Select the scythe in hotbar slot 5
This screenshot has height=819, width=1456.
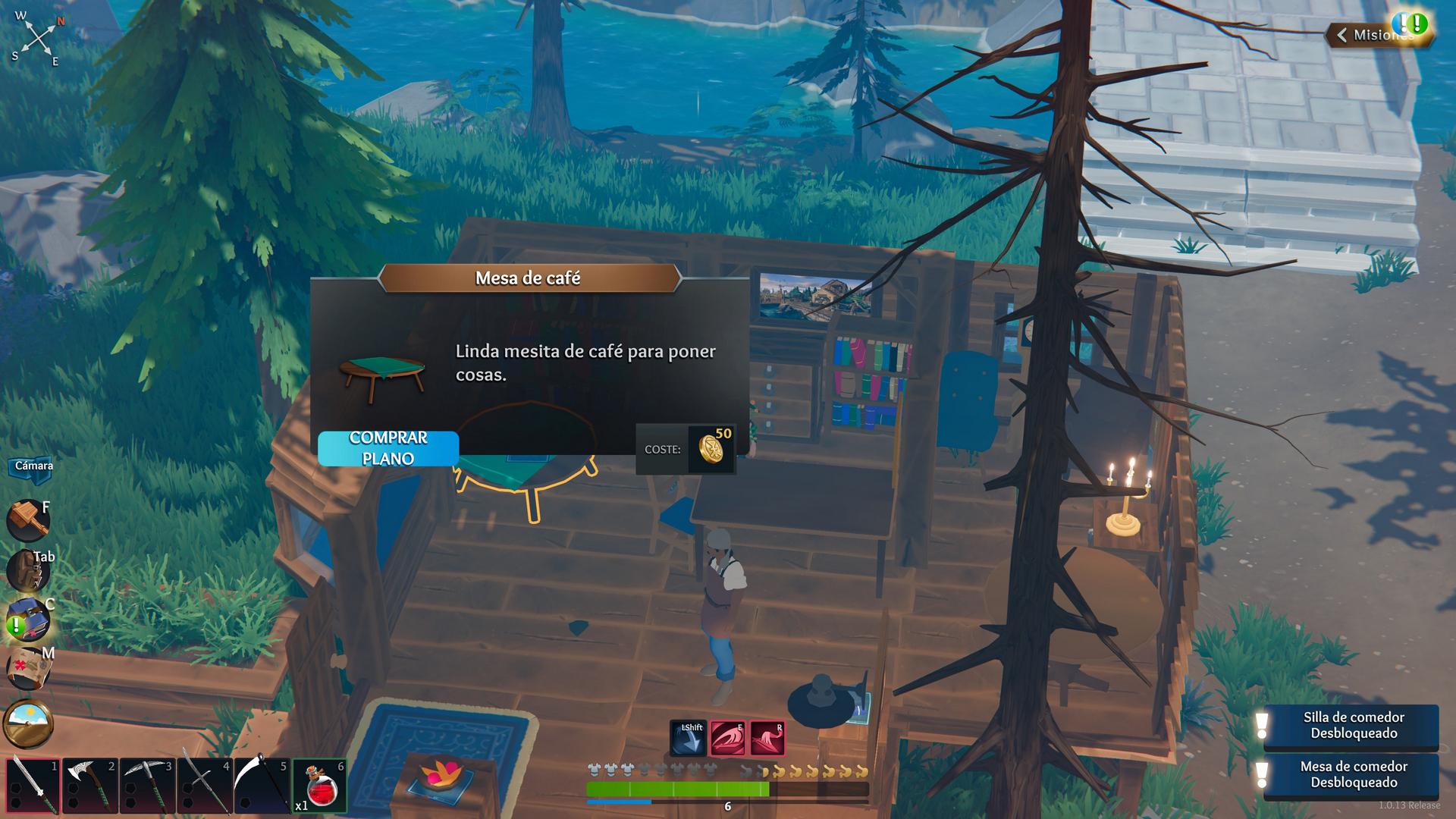262,786
